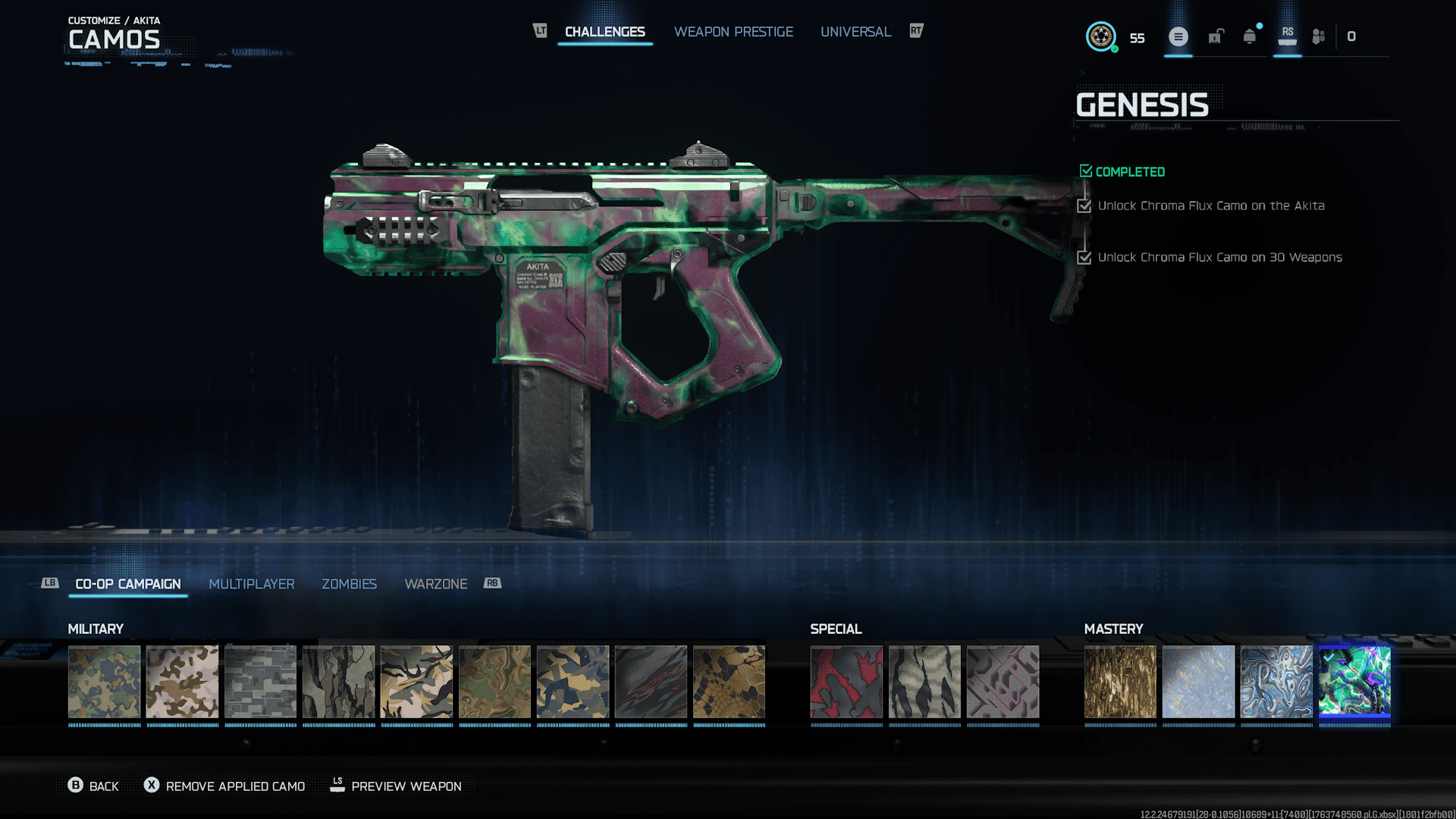This screenshot has width=1456, height=819.
Task: Pick the gold textured mastery camo
Action: click(x=1120, y=681)
